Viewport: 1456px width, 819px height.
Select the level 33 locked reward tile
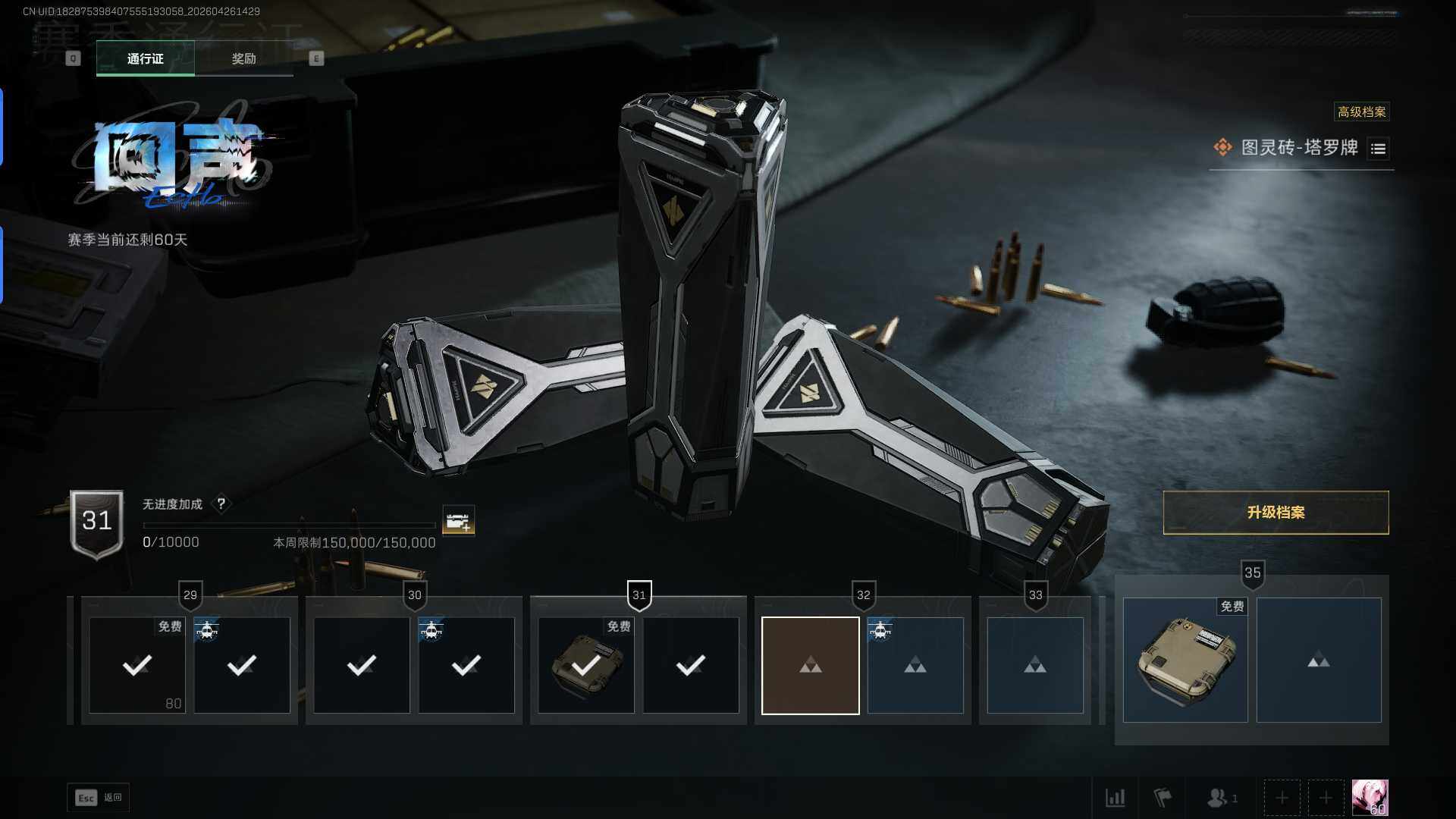click(x=1034, y=665)
